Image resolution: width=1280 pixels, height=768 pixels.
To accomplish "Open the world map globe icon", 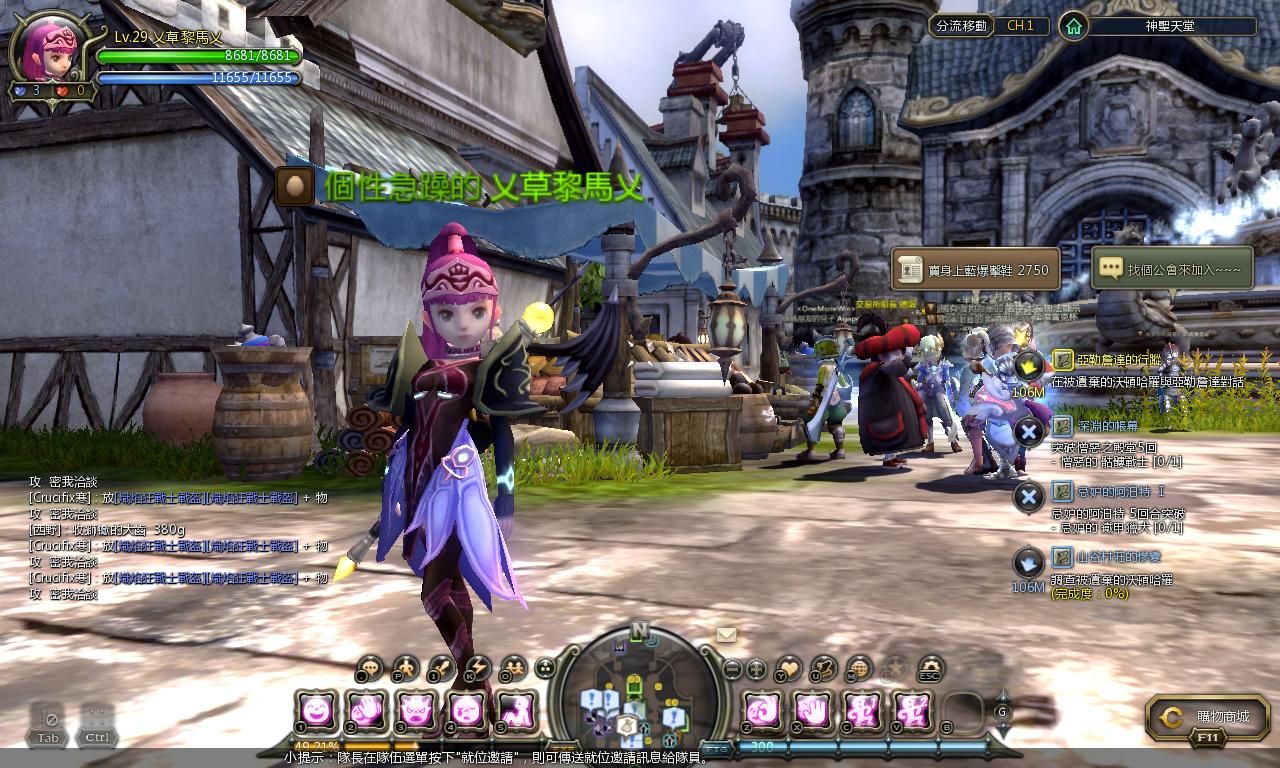I will pyautogui.click(x=858, y=668).
